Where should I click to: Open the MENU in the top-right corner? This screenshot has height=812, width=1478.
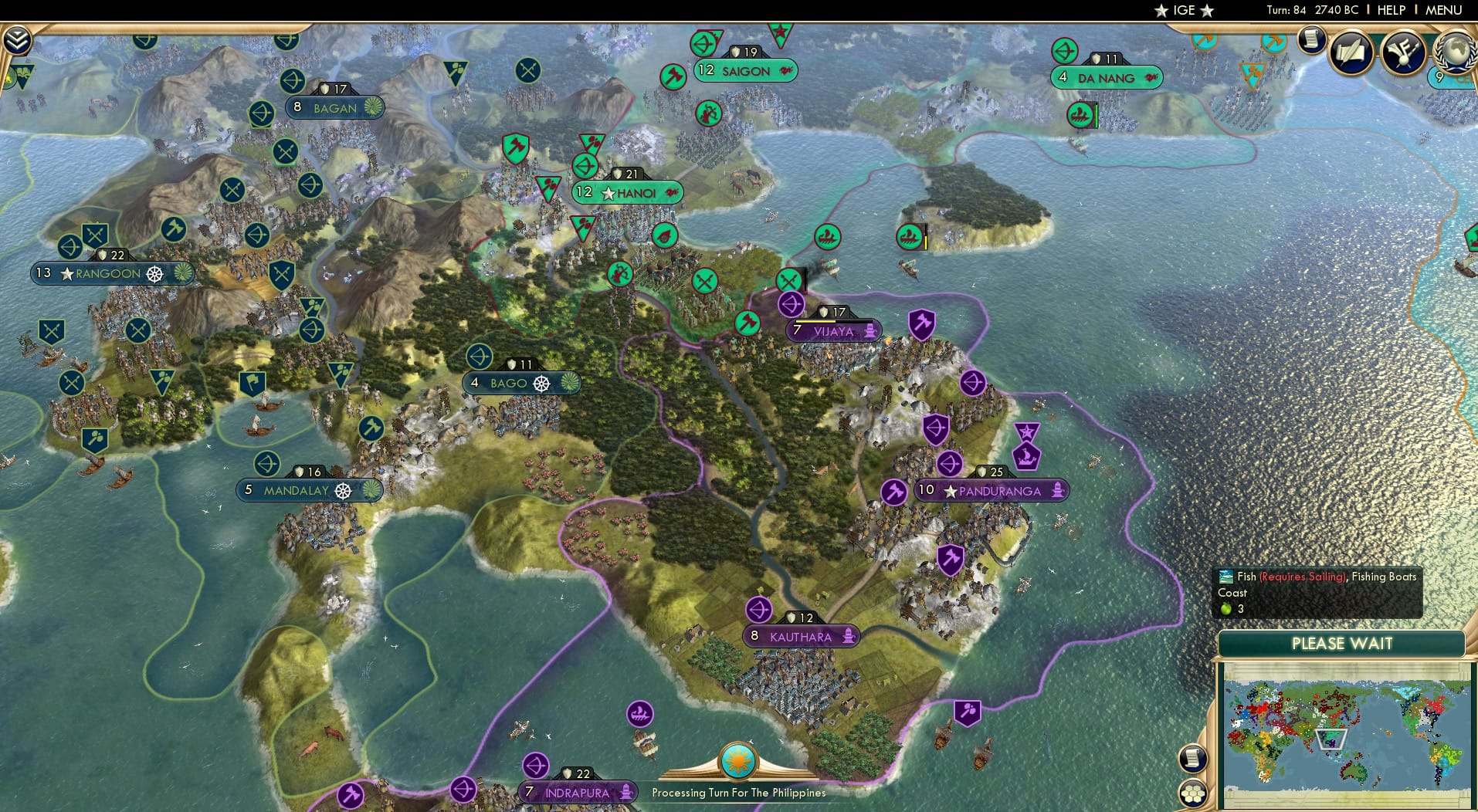1445,10
